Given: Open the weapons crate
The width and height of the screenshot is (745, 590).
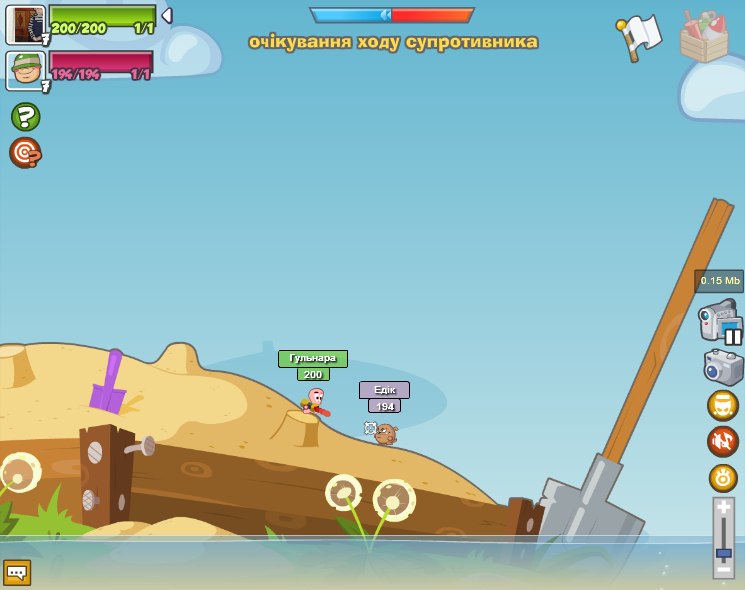Looking at the screenshot, I should pos(704,38).
